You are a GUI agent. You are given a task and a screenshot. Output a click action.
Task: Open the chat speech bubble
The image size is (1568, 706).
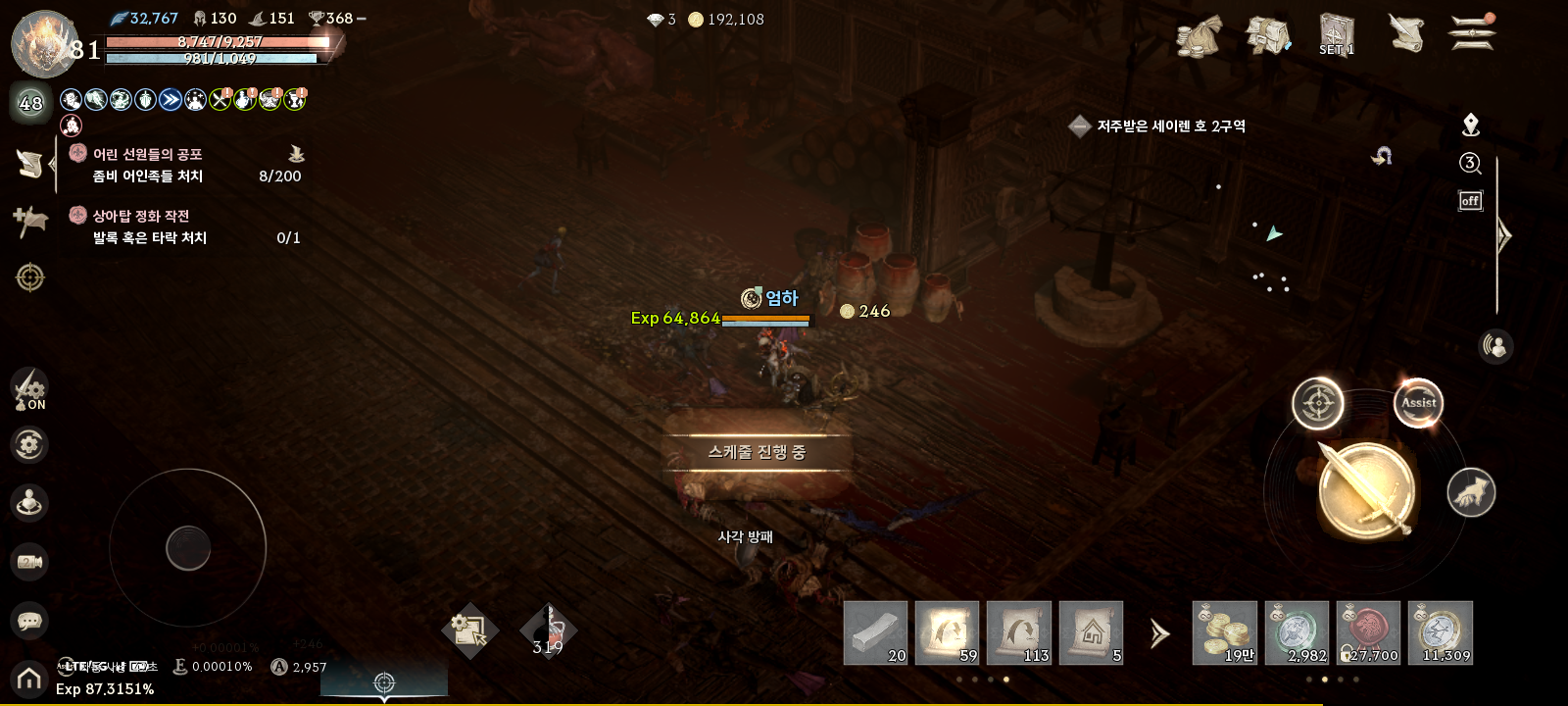tap(29, 621)
